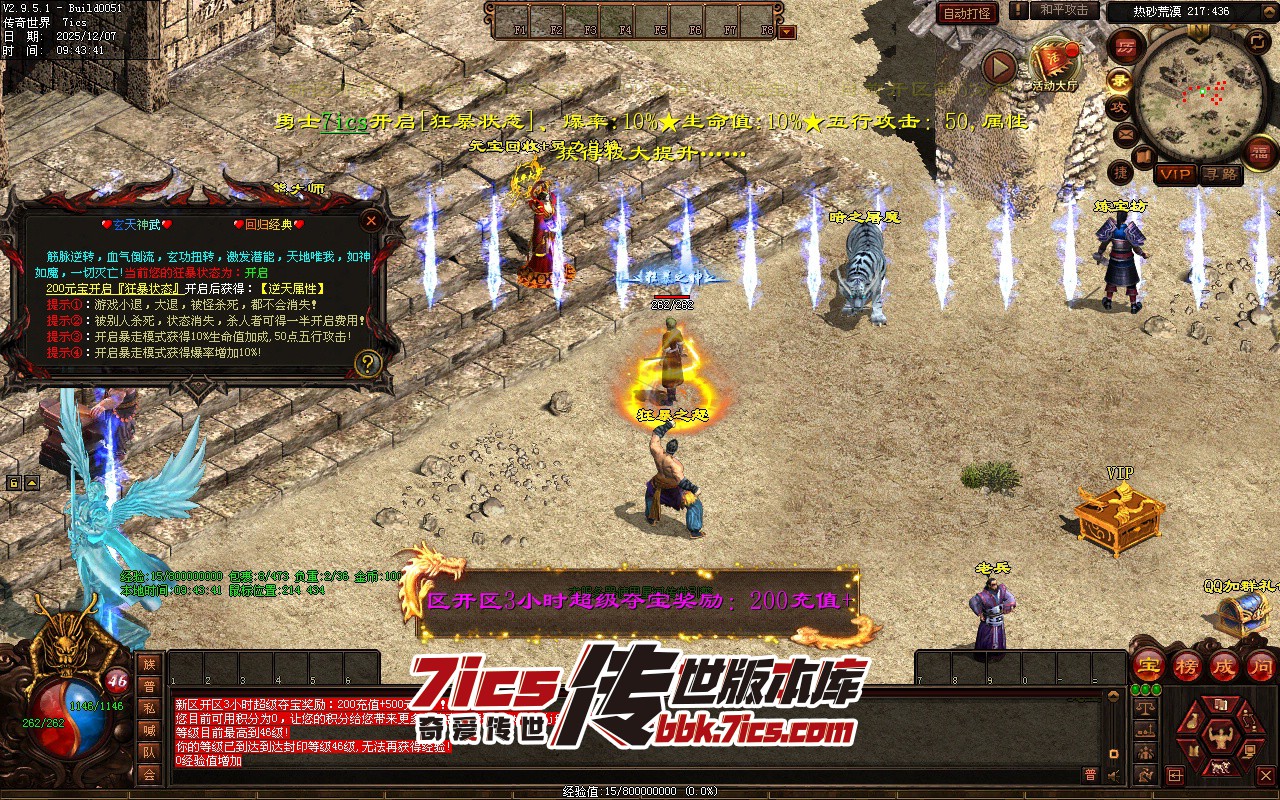
Task: Open the 活动大厅 event hall icon
Action: (1054, 64)
